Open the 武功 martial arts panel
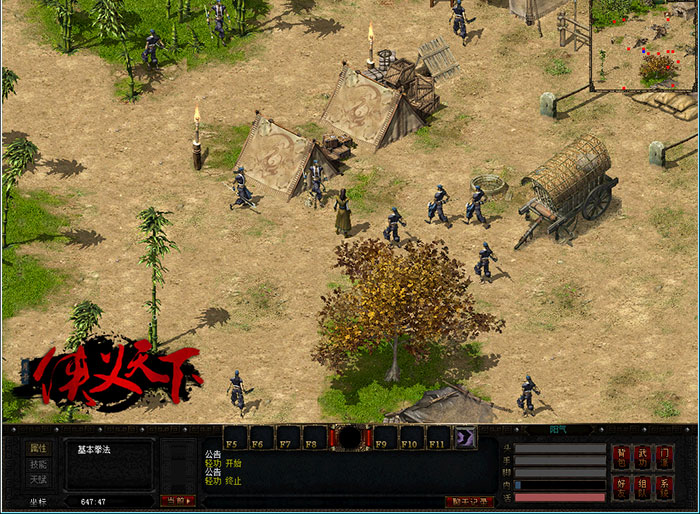Viewport: 700px width, 514px height. click(645, 457)
